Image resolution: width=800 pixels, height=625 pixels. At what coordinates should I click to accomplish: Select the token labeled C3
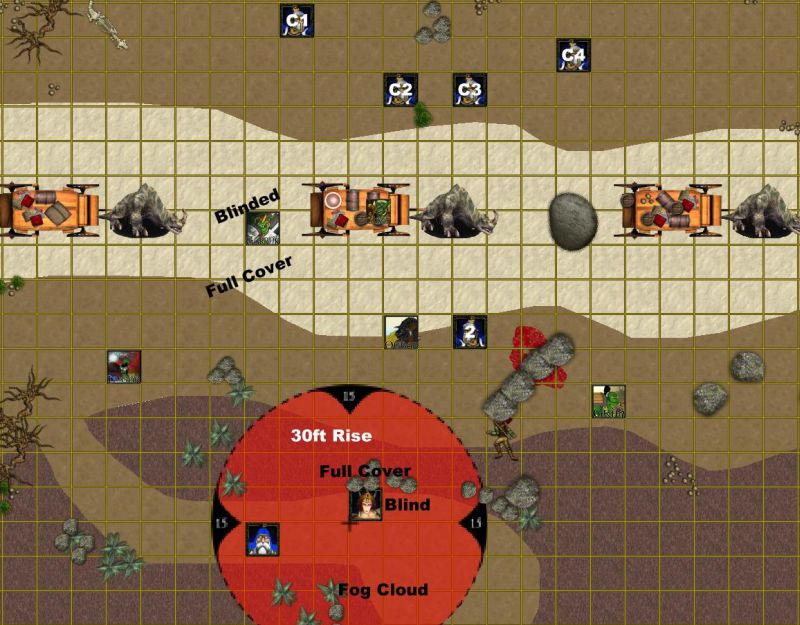tap(468, 90)
